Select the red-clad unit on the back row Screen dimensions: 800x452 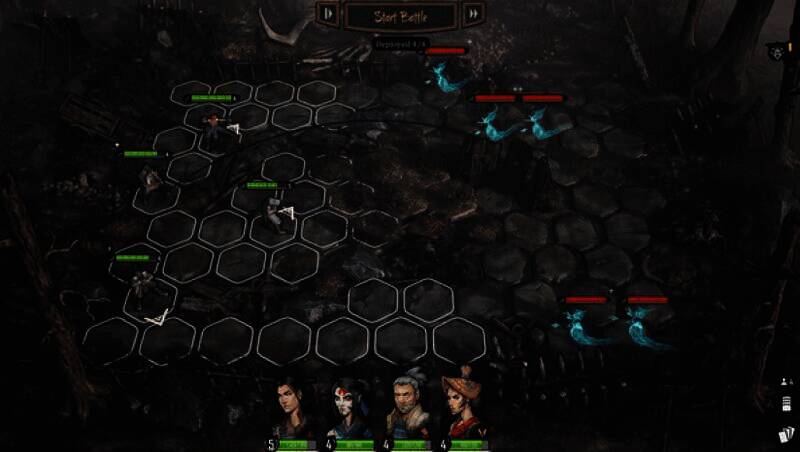[213, 124]
